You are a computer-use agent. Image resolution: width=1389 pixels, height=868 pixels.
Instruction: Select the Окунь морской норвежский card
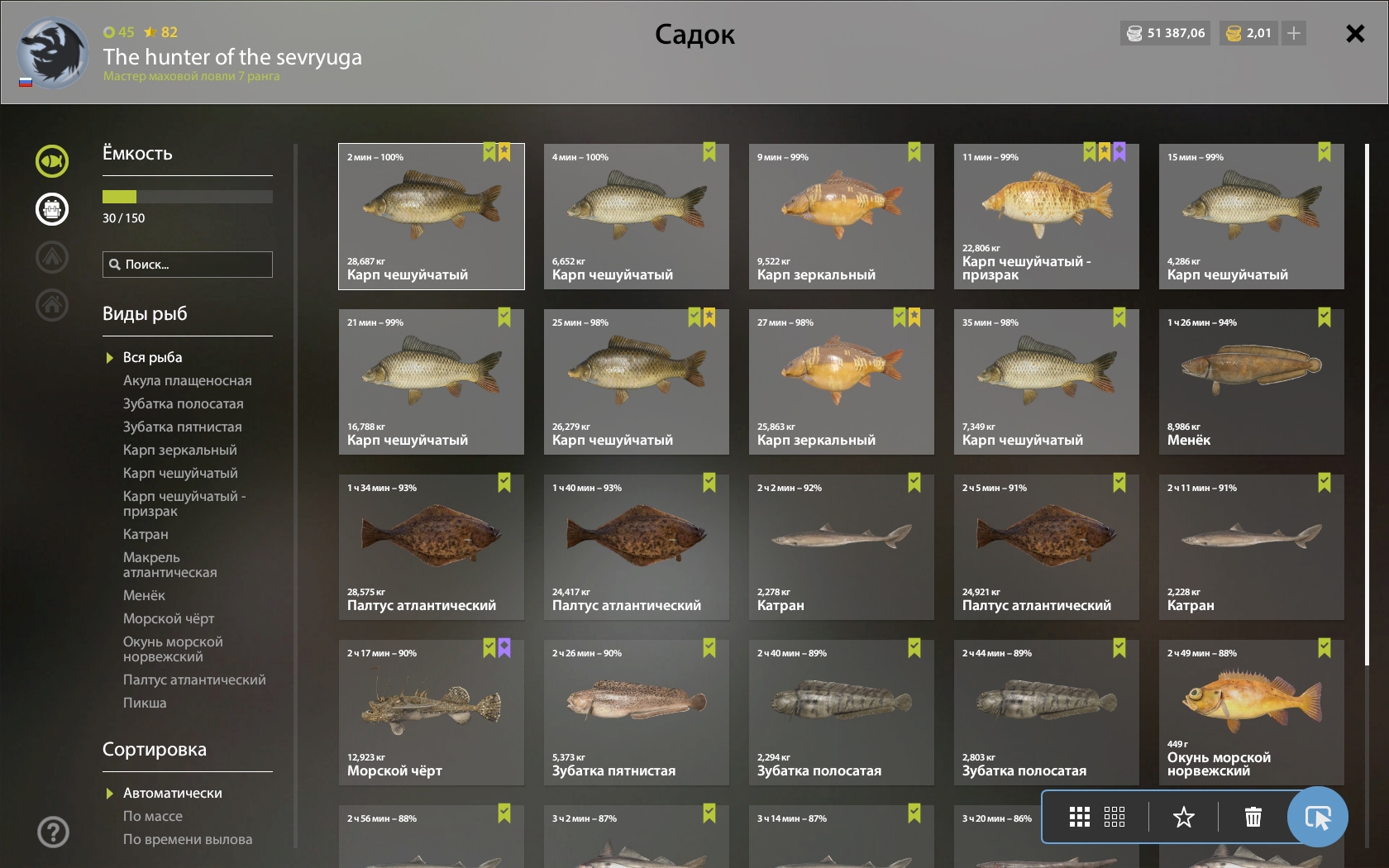1251,713
